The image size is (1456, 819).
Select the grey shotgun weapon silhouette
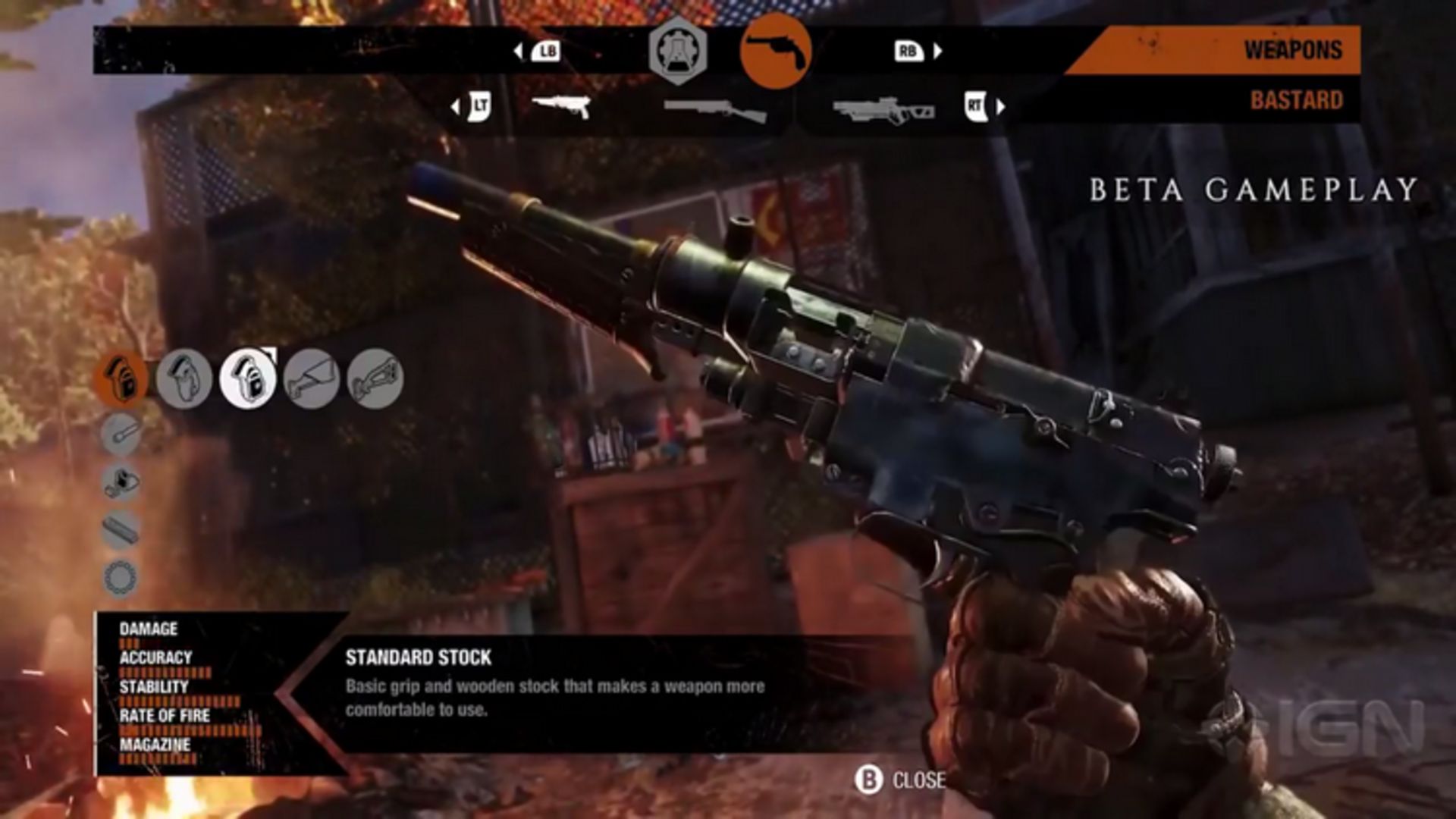(x=714, y=111)
